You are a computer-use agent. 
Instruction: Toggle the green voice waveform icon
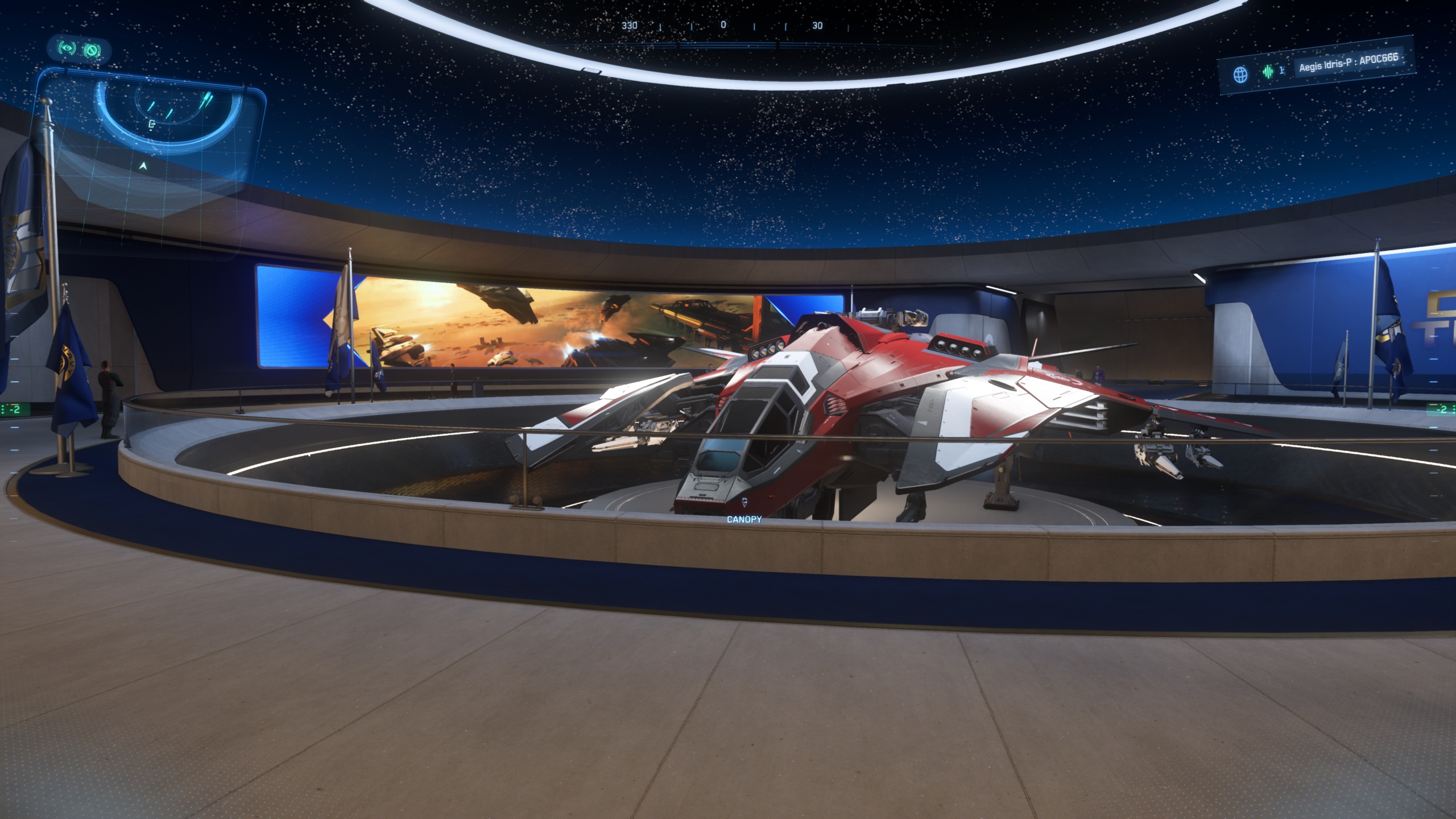[1268, 72]
